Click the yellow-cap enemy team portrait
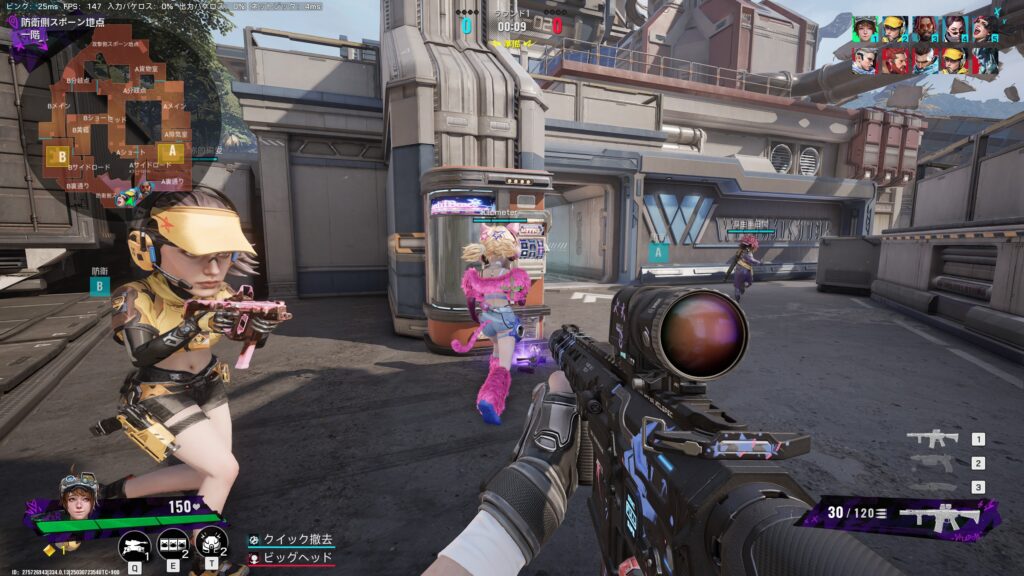Screen dimensions: 1024x576 coord(955,61)
